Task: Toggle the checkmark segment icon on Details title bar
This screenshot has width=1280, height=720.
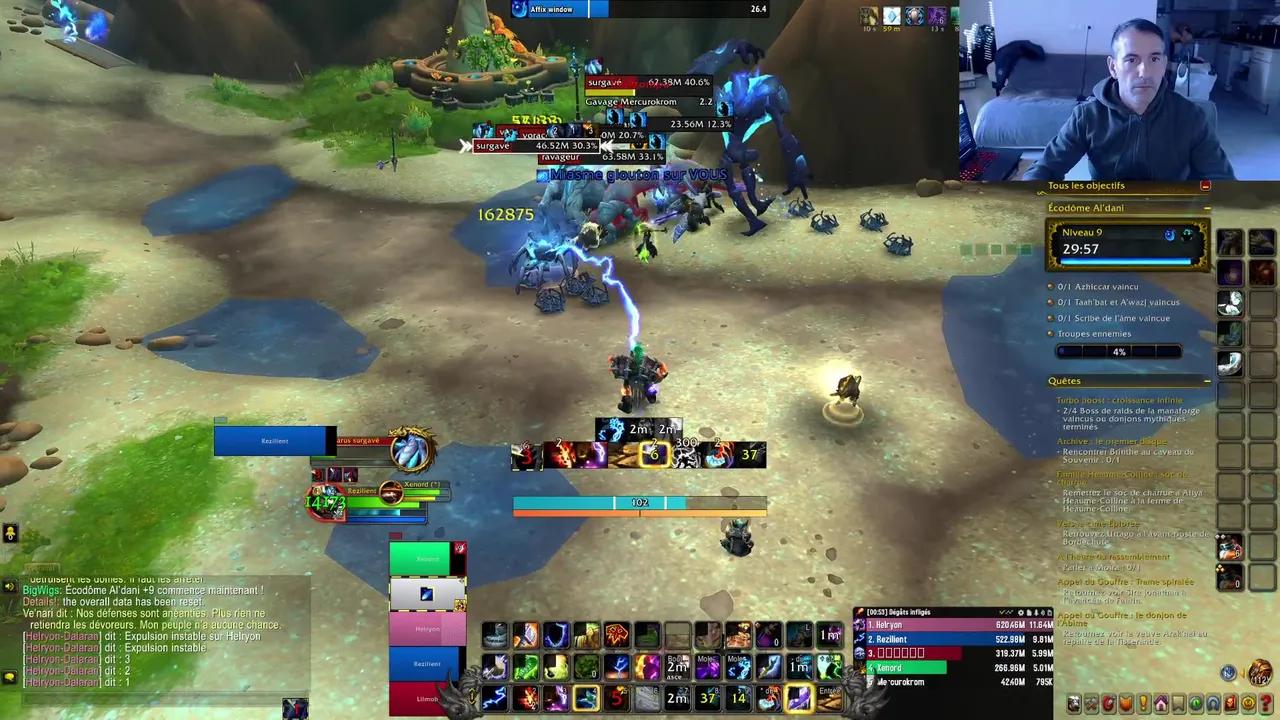Action: (x=1002, y=611)
